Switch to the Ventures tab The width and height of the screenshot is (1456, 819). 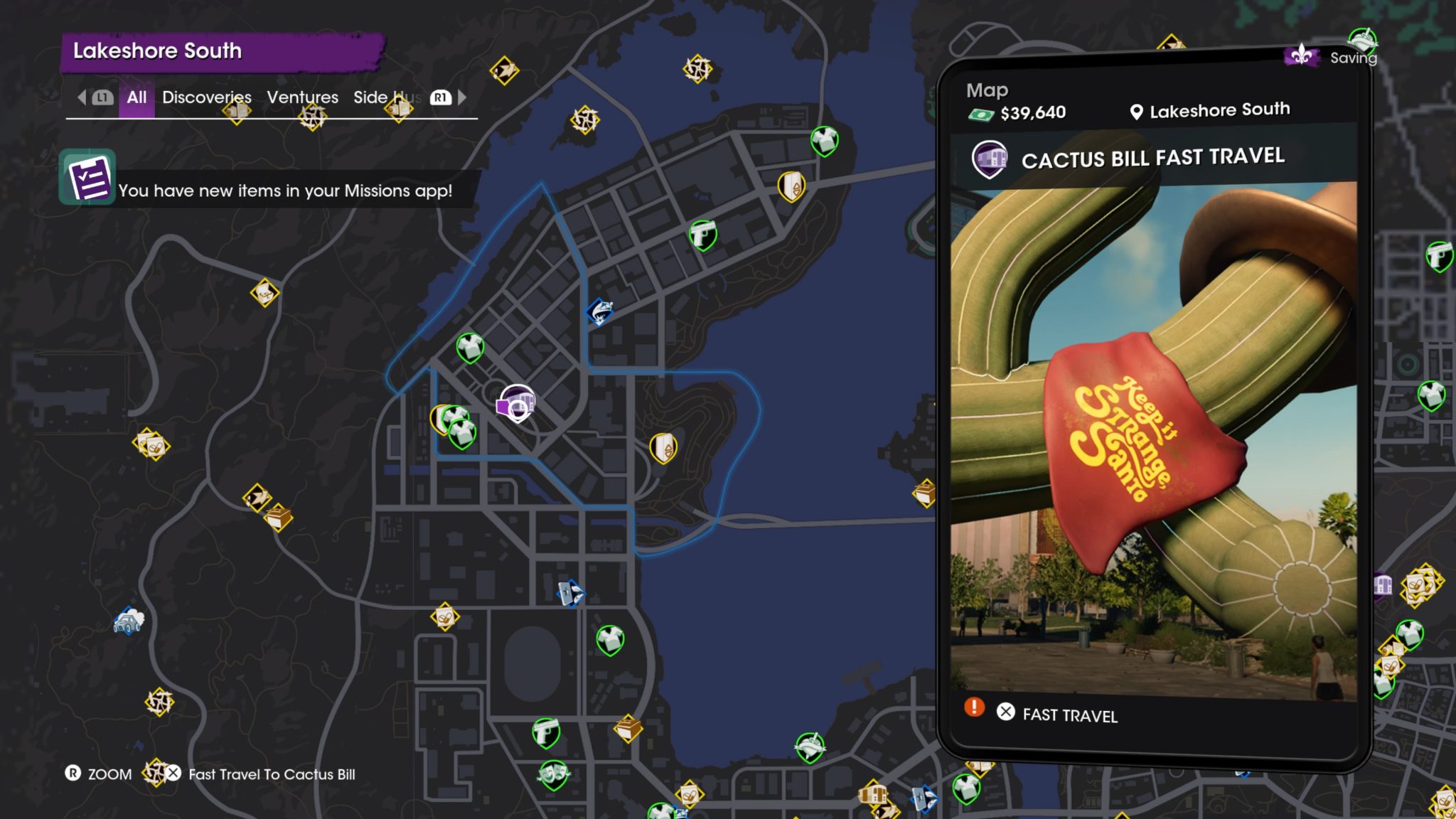tap(302, 97)
